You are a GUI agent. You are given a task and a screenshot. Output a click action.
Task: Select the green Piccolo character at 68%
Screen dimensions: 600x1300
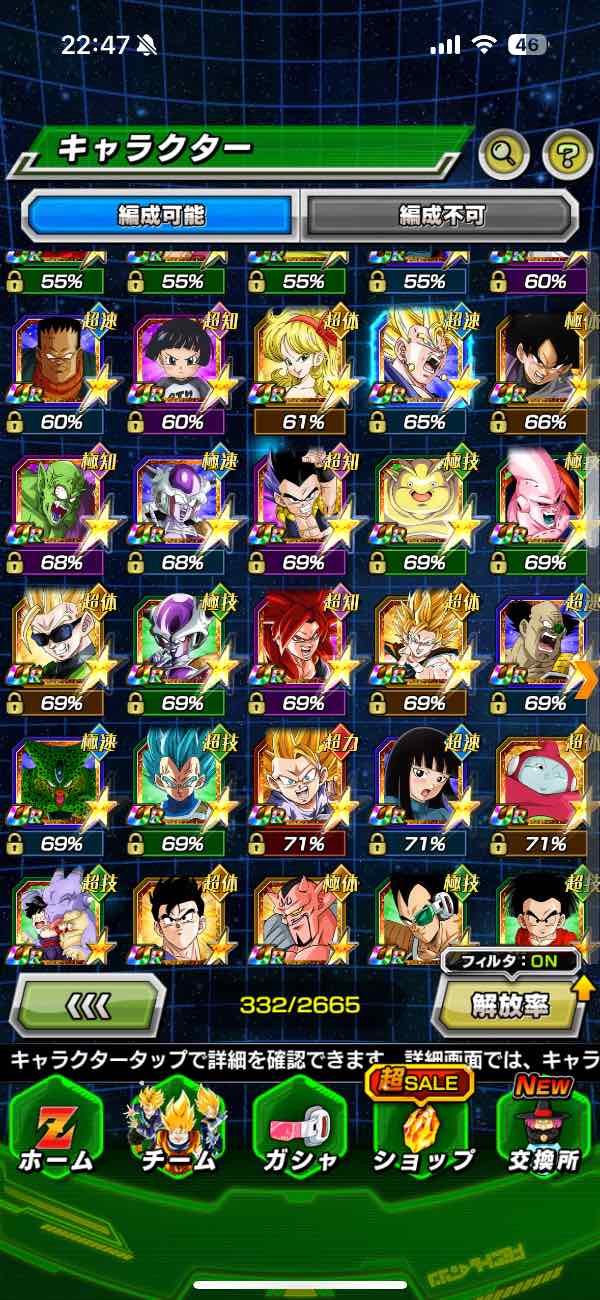click(x=61, y=508)
